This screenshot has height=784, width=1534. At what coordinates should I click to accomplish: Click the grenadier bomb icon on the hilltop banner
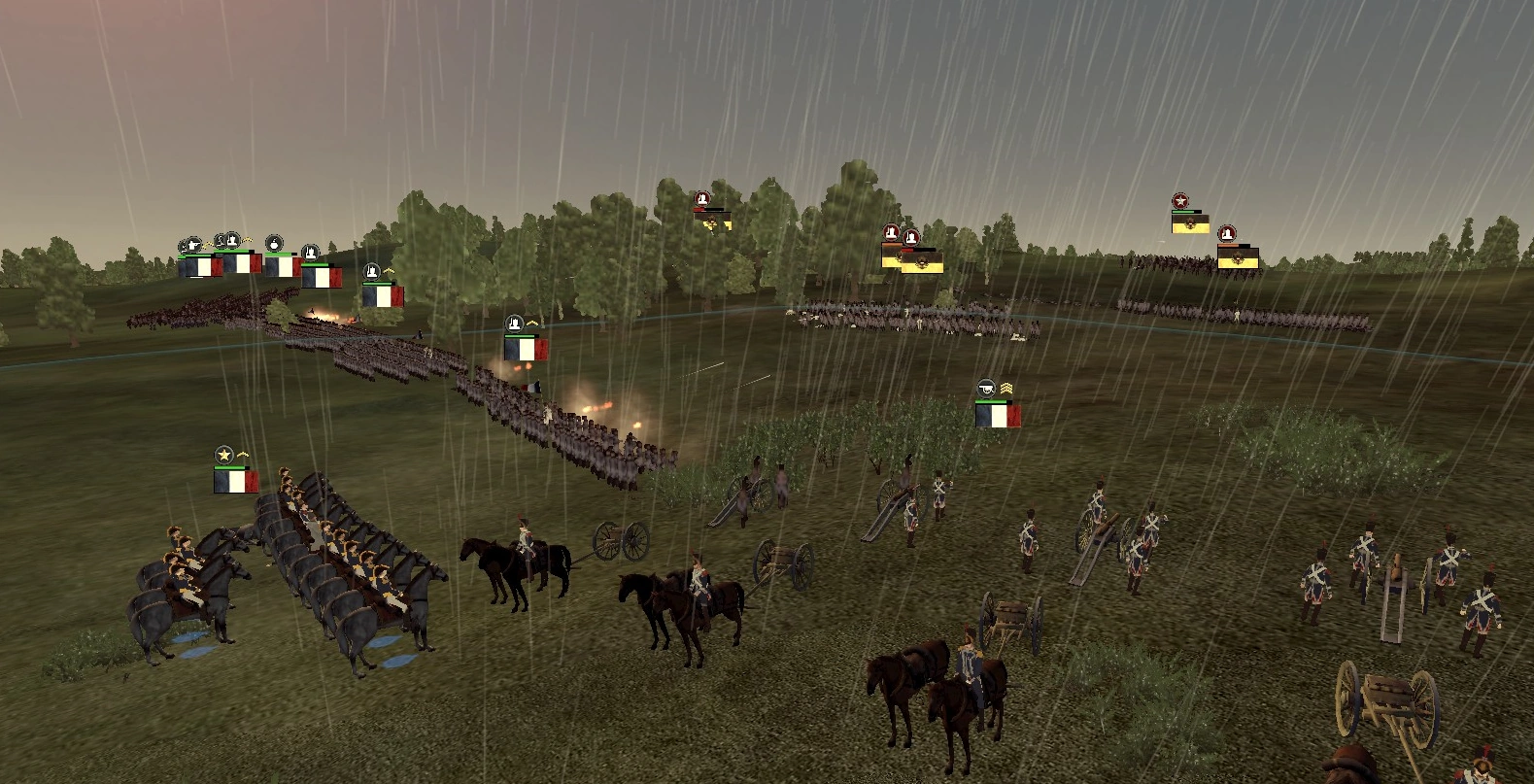point(275,244)
